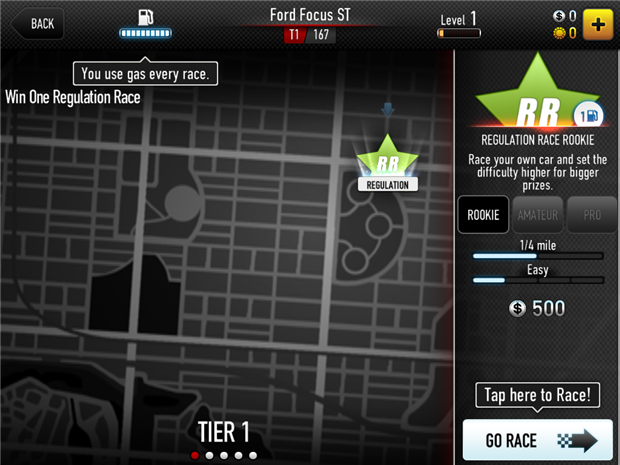Tap the gas pump fuel icon
The image size is (620, 465).
[x=147, y=18]
